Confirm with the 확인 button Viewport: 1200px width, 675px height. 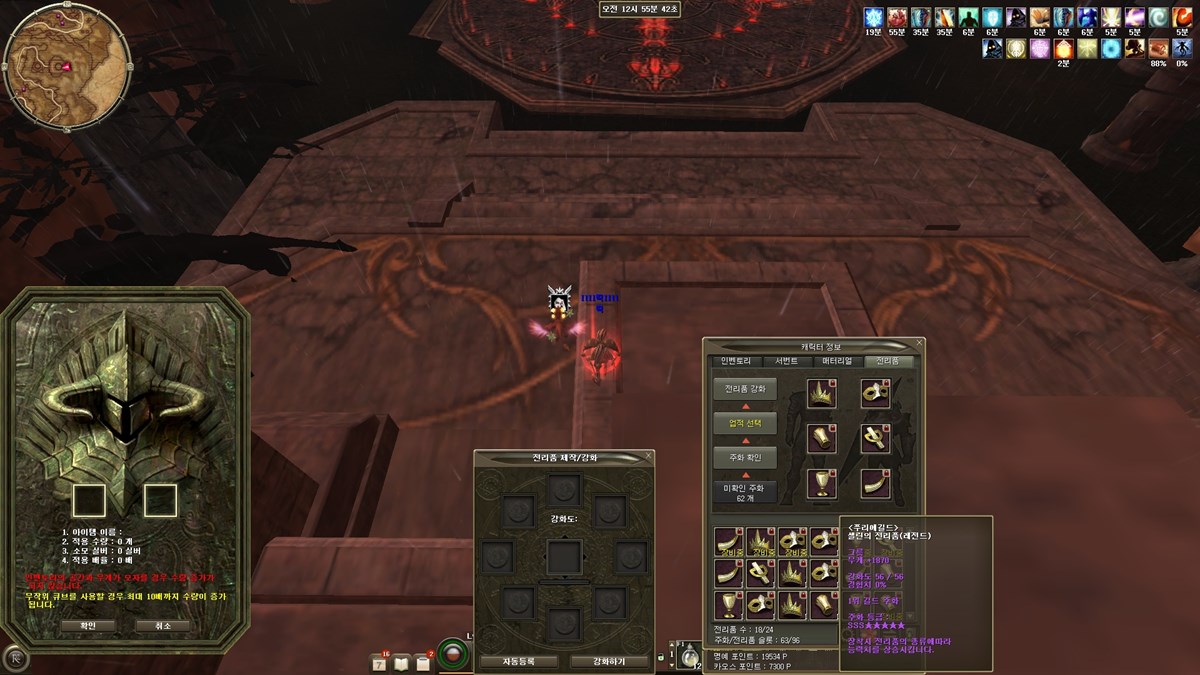[88, 625]
